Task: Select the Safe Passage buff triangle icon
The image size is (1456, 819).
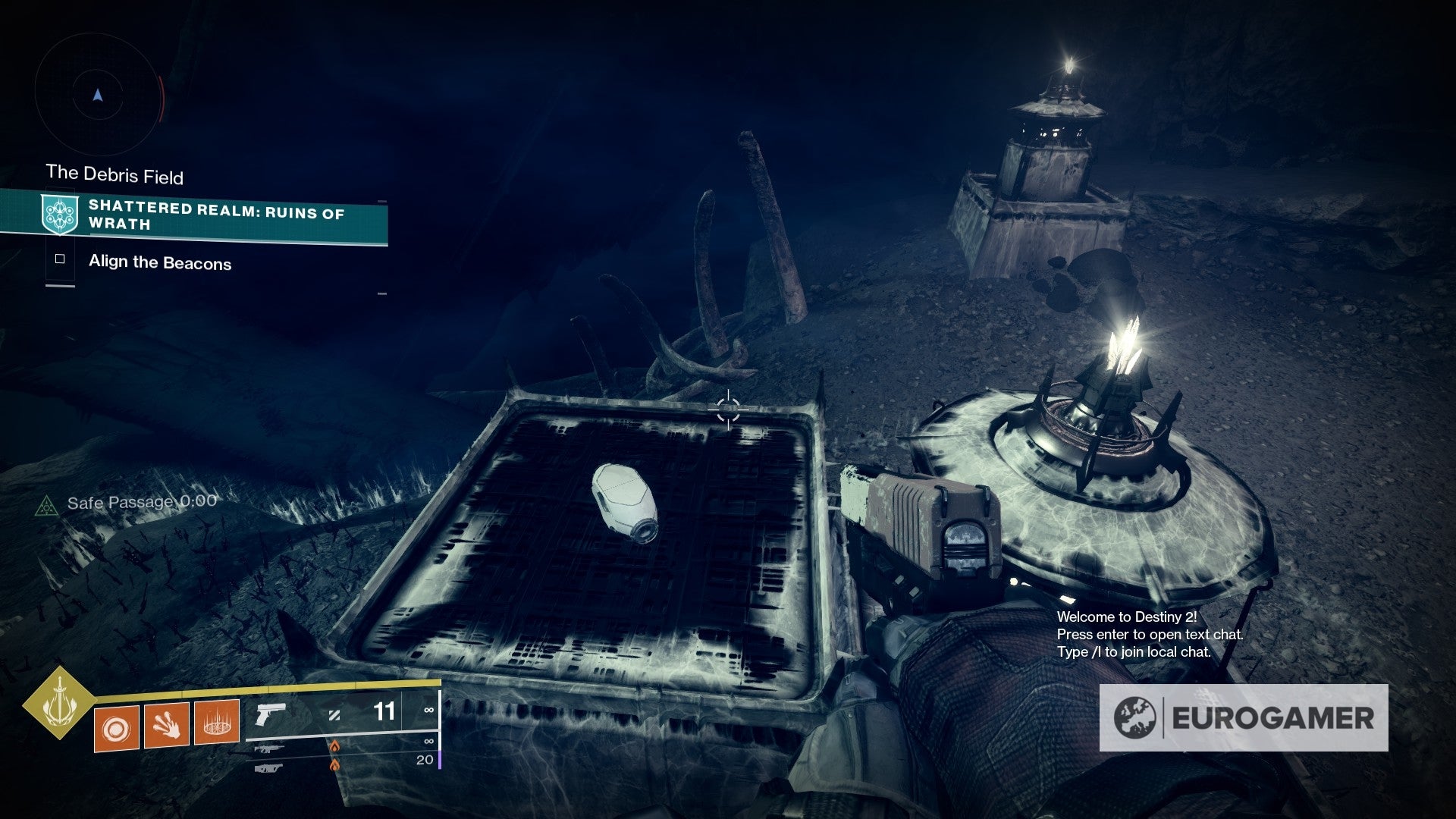Action: coord(47,505)
